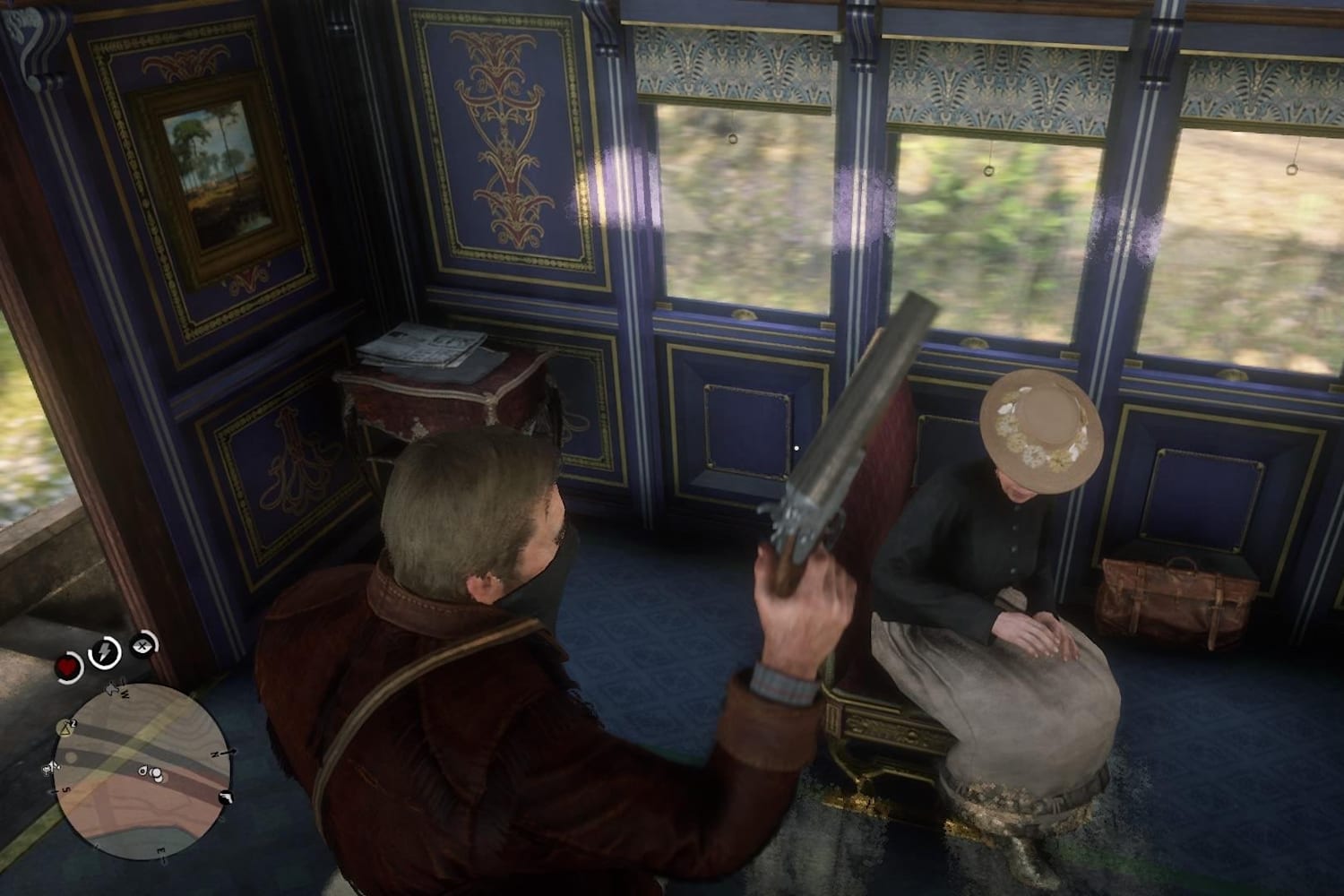Select the heart-shaped health core icon
This screenshot has height=896, width=1344.
68,667
